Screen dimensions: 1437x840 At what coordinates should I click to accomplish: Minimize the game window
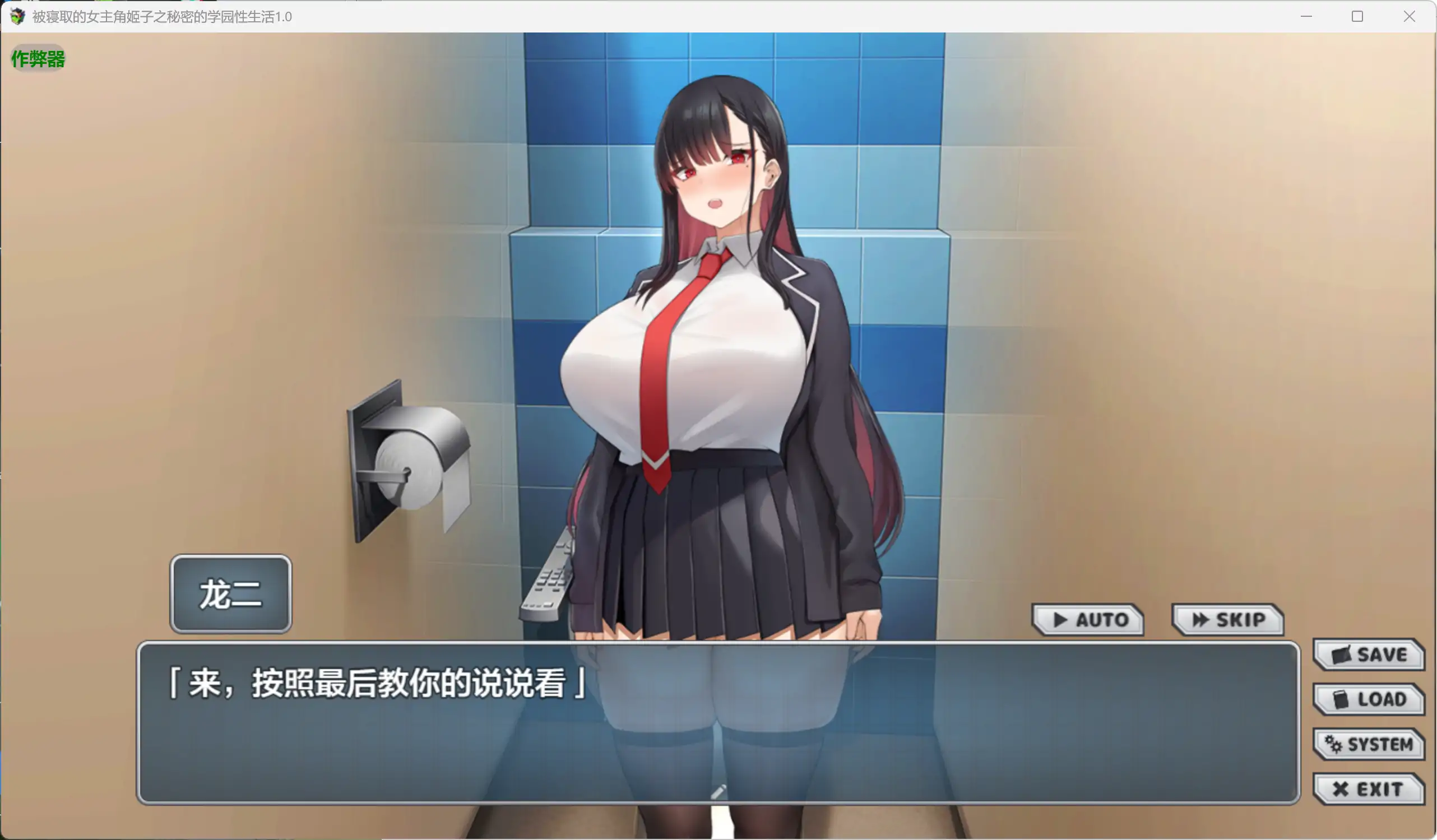[x=1306, y=17]
